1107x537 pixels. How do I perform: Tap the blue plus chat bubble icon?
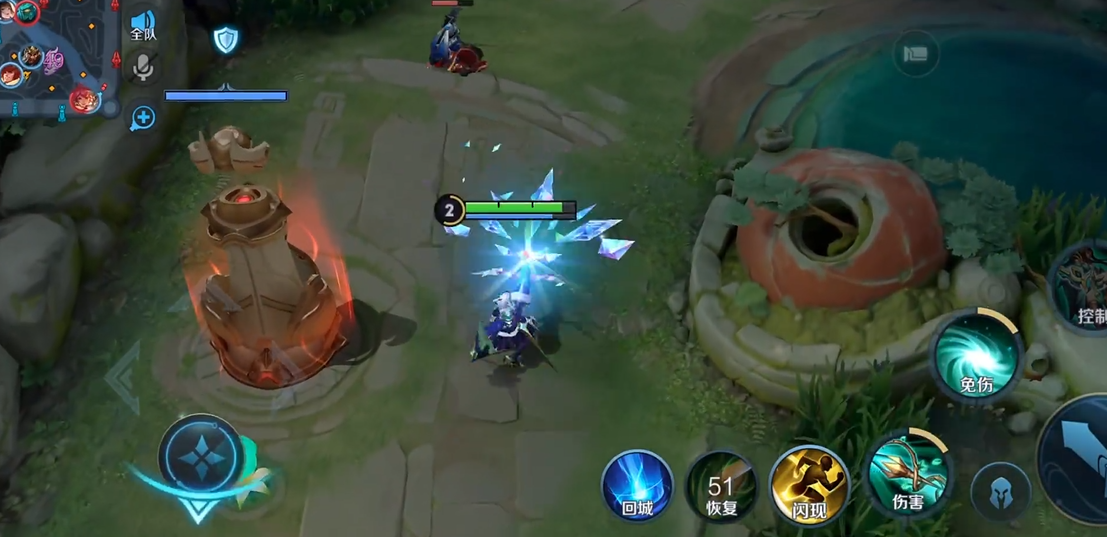(x=143, y=118)
